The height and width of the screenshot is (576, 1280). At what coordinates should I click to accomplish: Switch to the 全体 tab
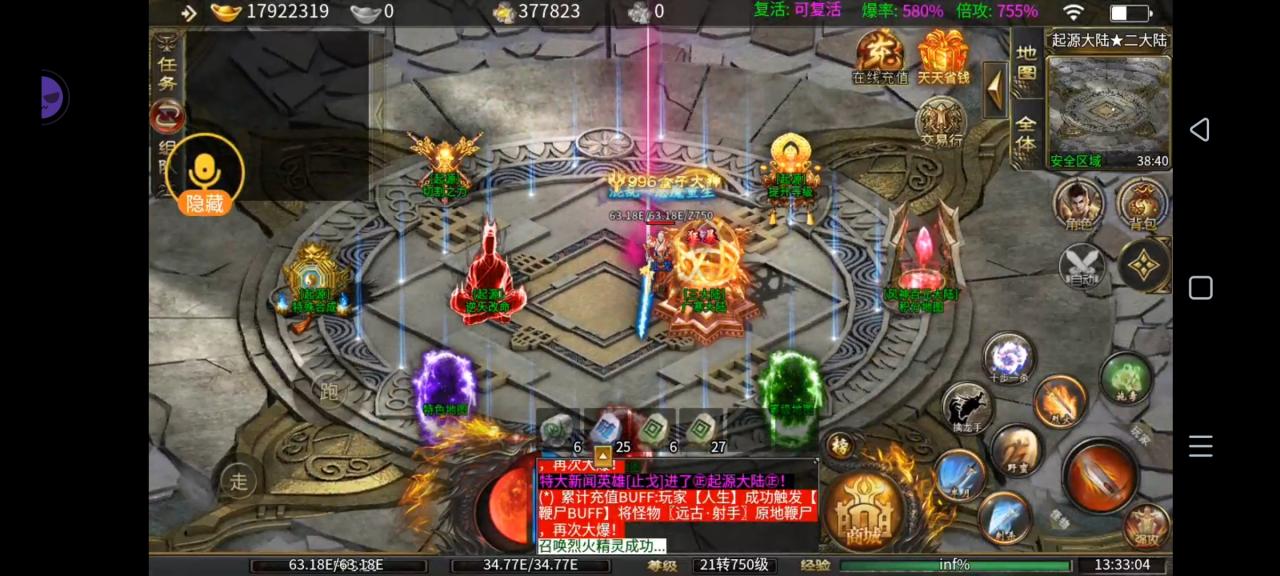tap(1026, 135)
